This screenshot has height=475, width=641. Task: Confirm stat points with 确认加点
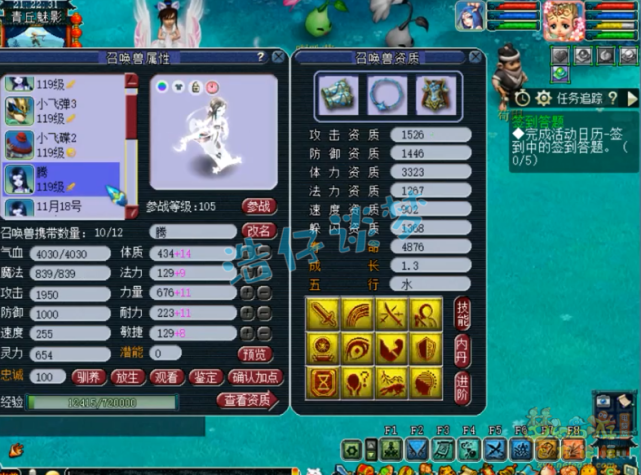point(253,377)
